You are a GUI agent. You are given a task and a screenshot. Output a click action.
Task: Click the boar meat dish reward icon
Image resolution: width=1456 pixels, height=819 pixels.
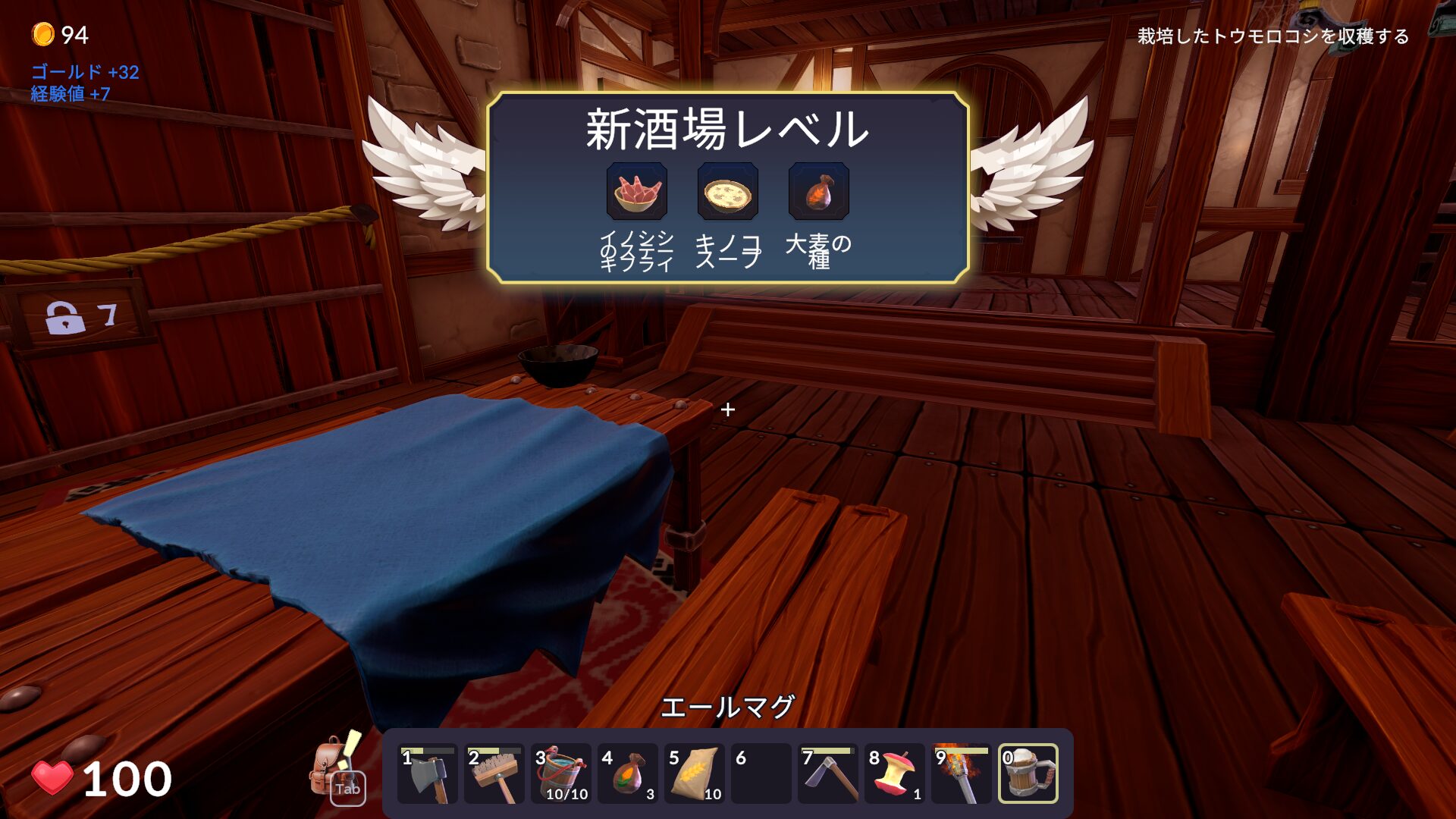[x=637, y=192]
